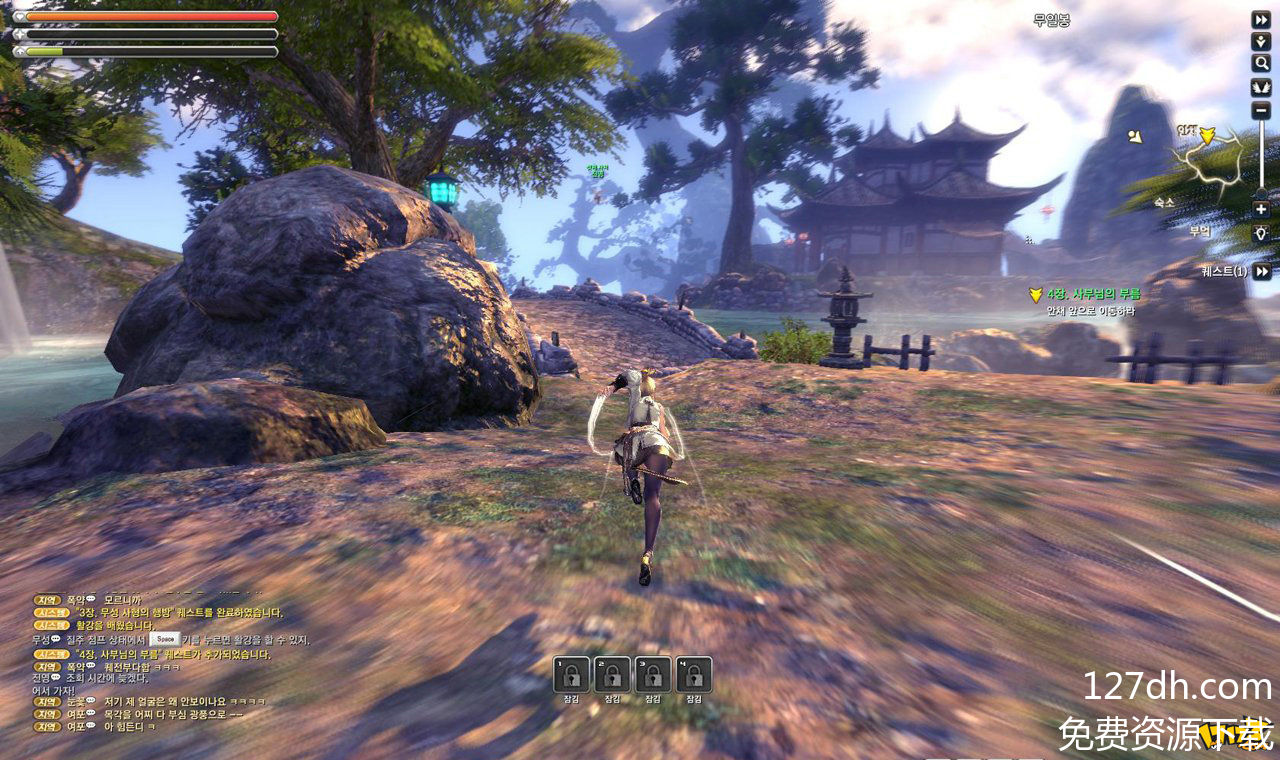Toggle the lightbulb button under the minimap
This screenshot has height=760, width=1280.
click(1261, 232)
